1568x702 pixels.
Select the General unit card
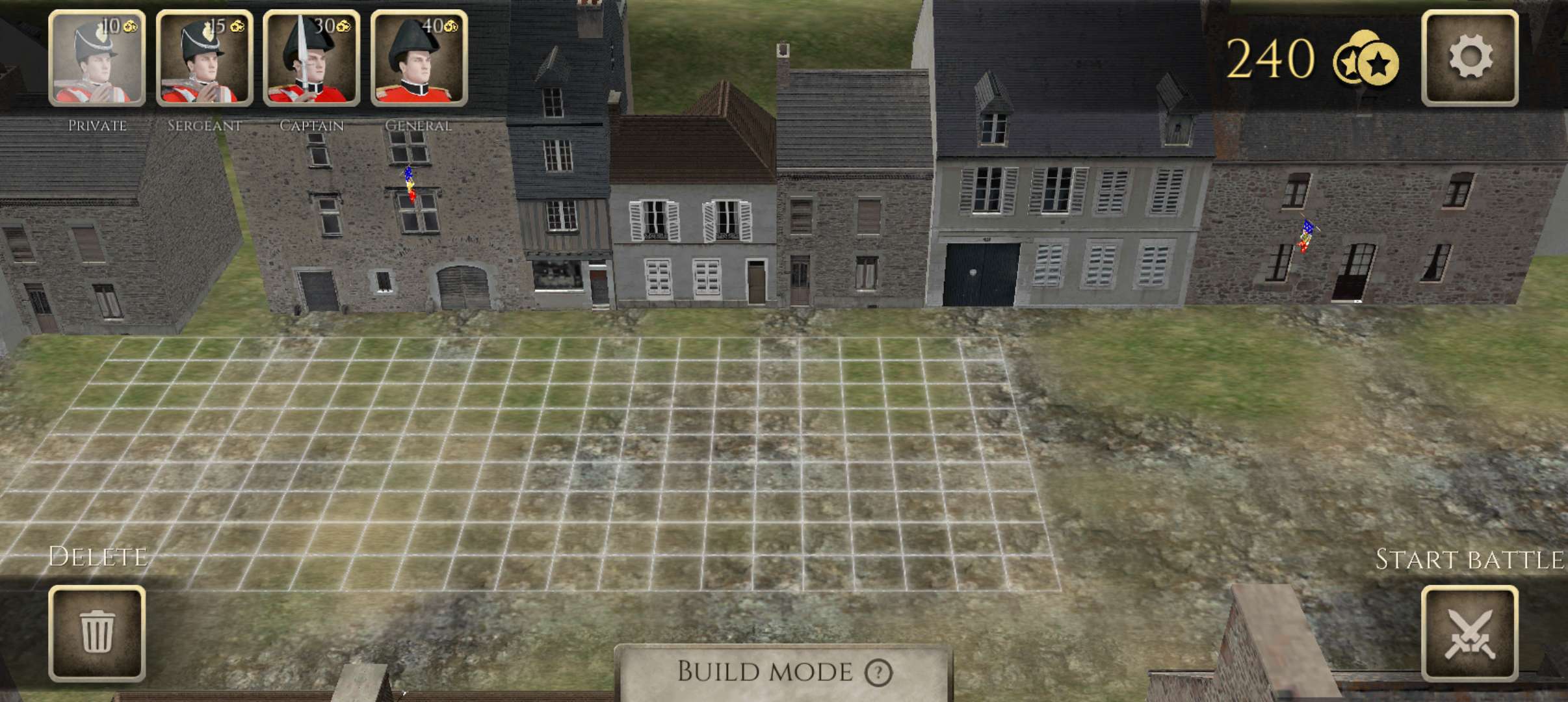(419, 58)
